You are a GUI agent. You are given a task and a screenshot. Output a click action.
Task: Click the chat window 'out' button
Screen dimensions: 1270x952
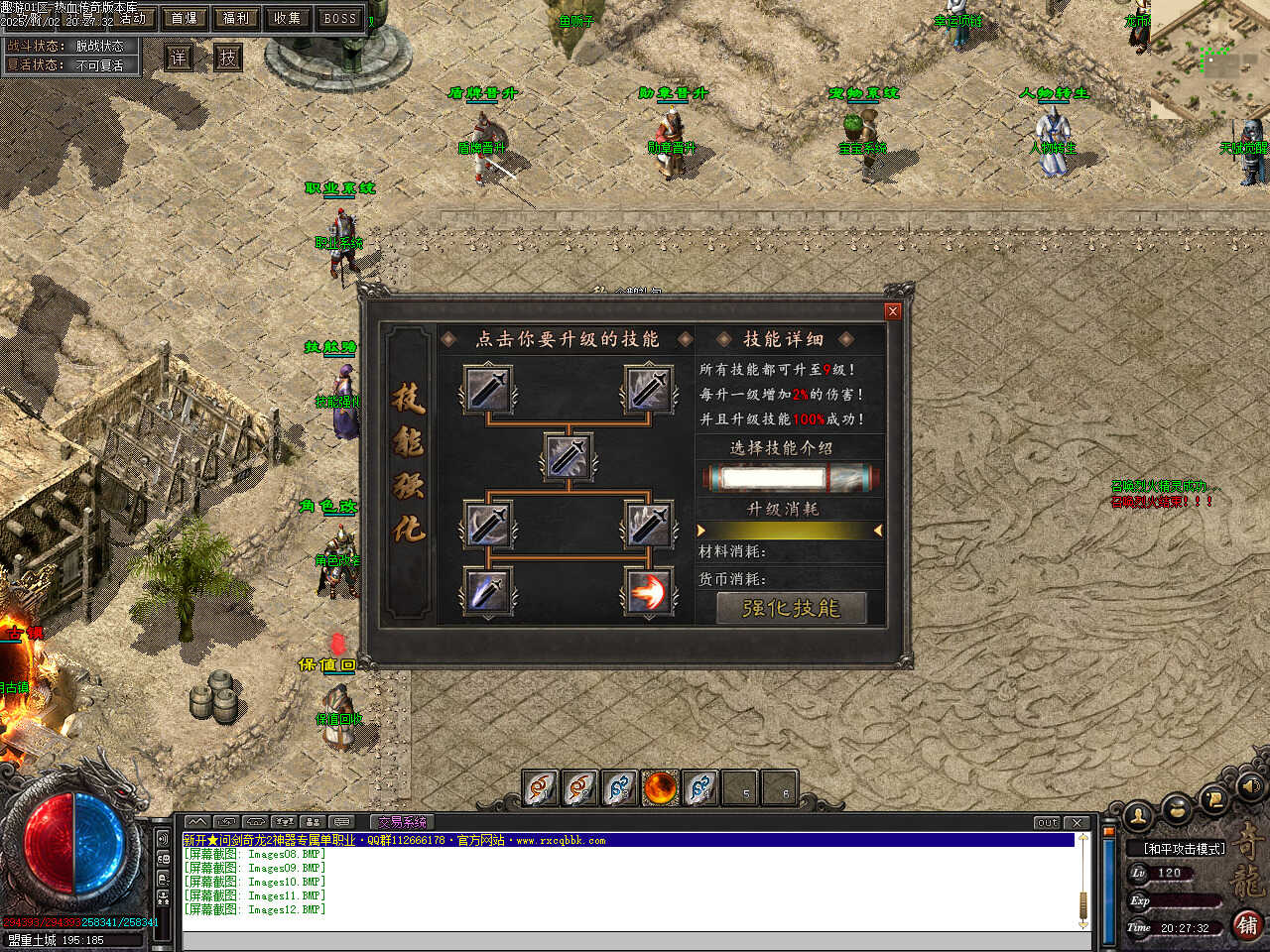tap(1047, 823)
